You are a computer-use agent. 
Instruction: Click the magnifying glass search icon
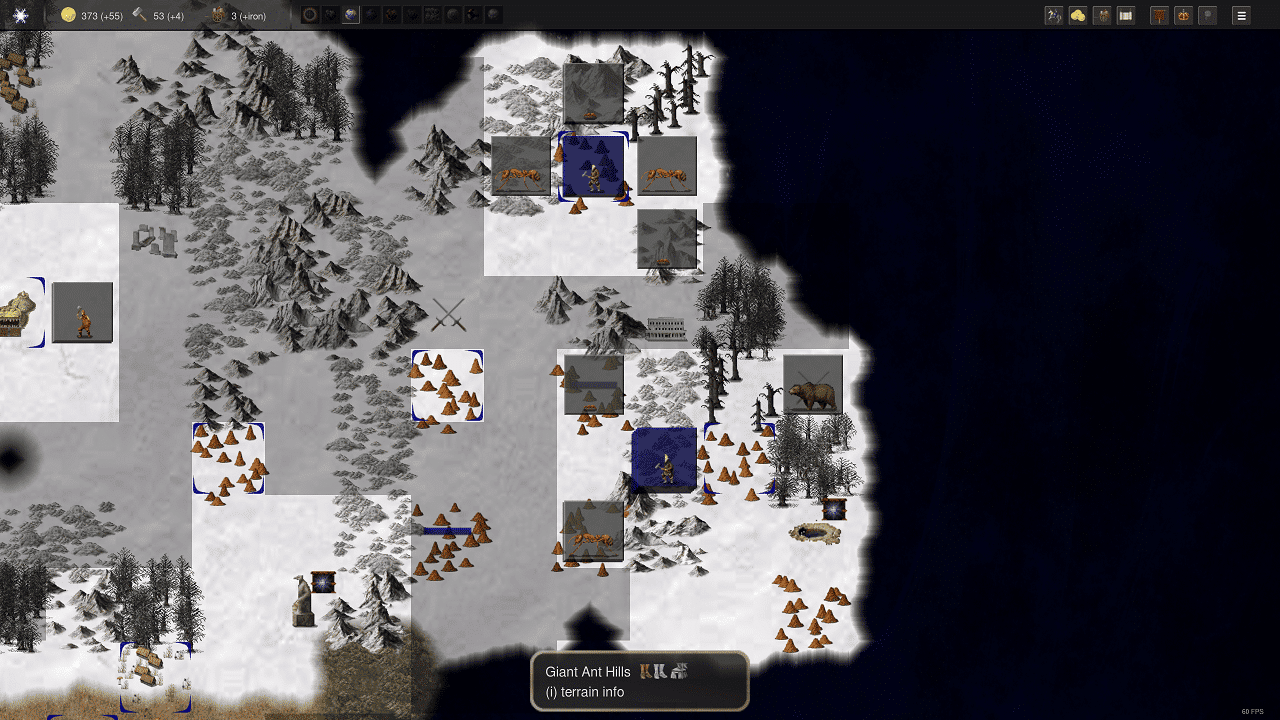[1207, 15]
